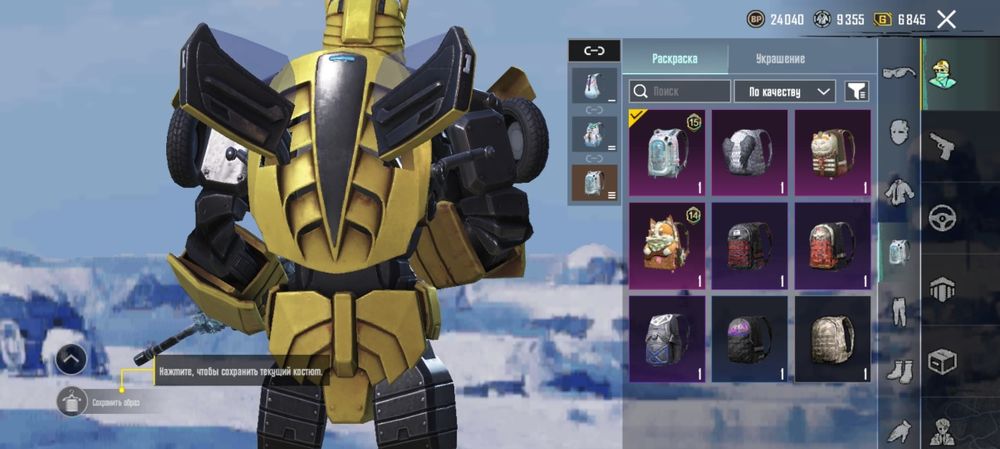The width and height of the screenshot is (1000, 449).
Task: Switch to the Украшение tab
Action: [780, 58]
